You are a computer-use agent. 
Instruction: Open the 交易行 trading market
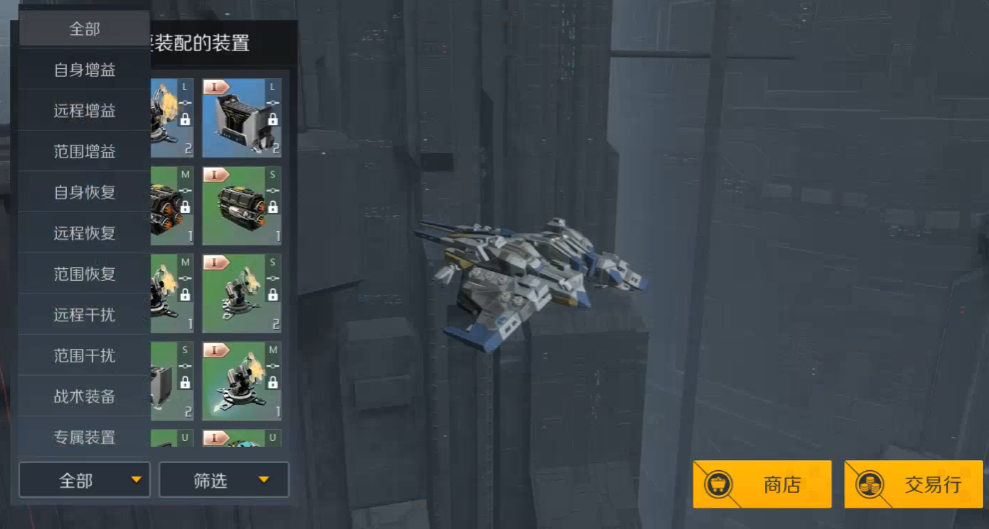pyautogui.click(x=913, y=485)
